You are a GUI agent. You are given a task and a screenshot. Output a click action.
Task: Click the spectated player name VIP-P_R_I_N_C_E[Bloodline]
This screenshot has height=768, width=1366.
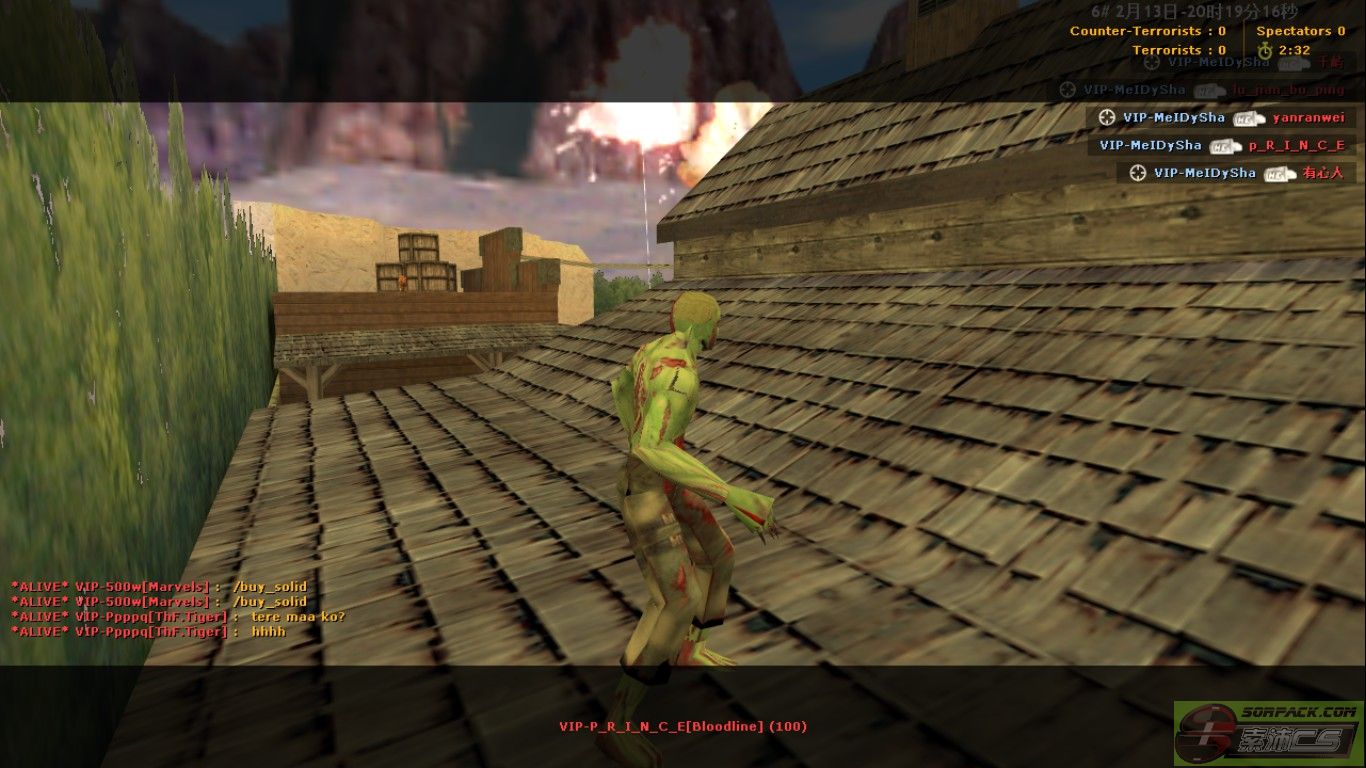(682, 727)
